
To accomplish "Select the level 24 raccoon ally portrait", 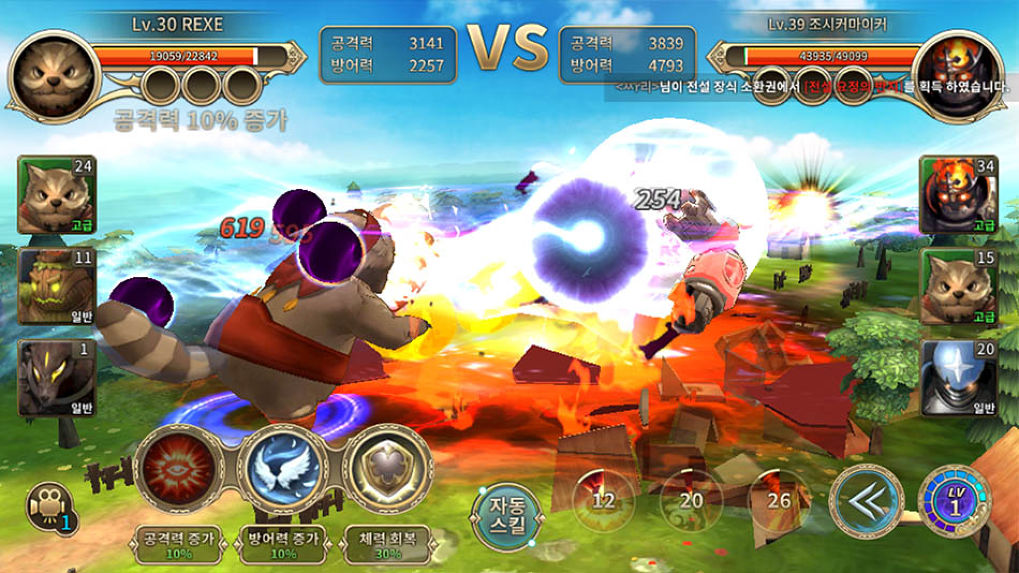I will [55, 195].
